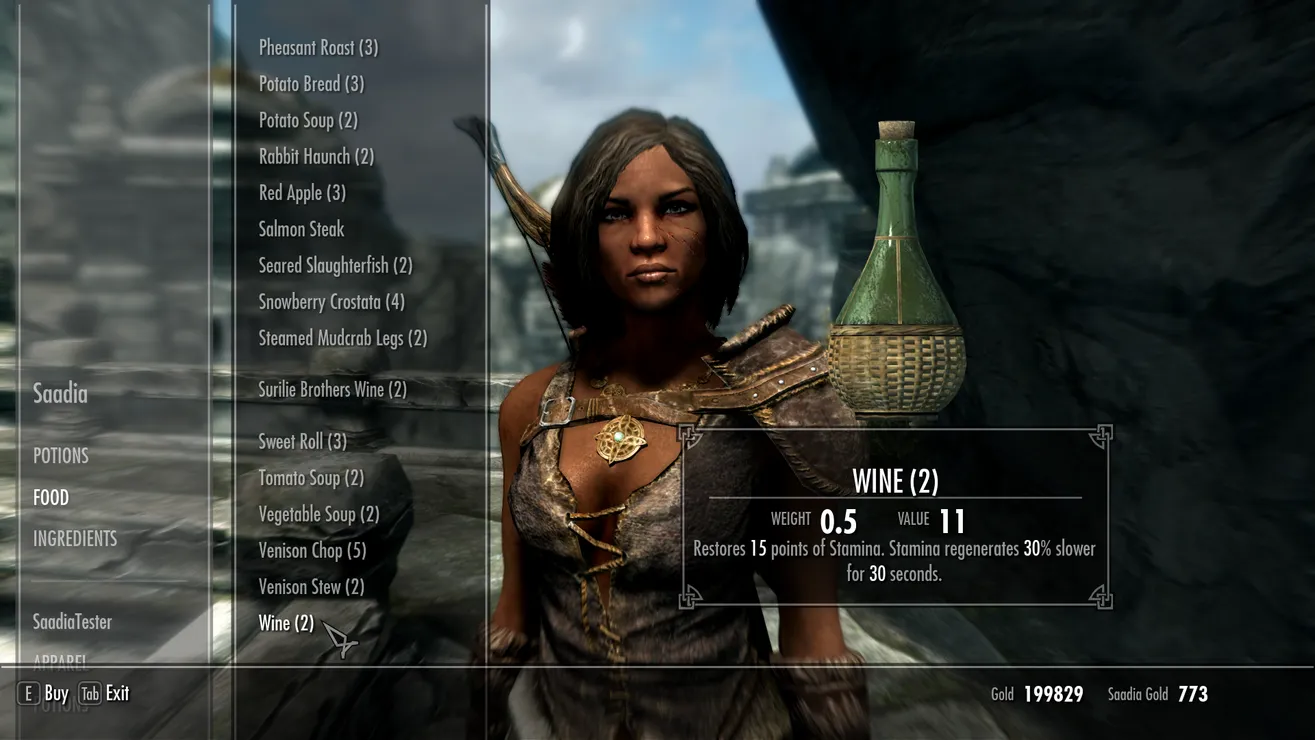The image size is (1315, 740).
Task: Select the Sweet Roll item
Action: point(302,442)
